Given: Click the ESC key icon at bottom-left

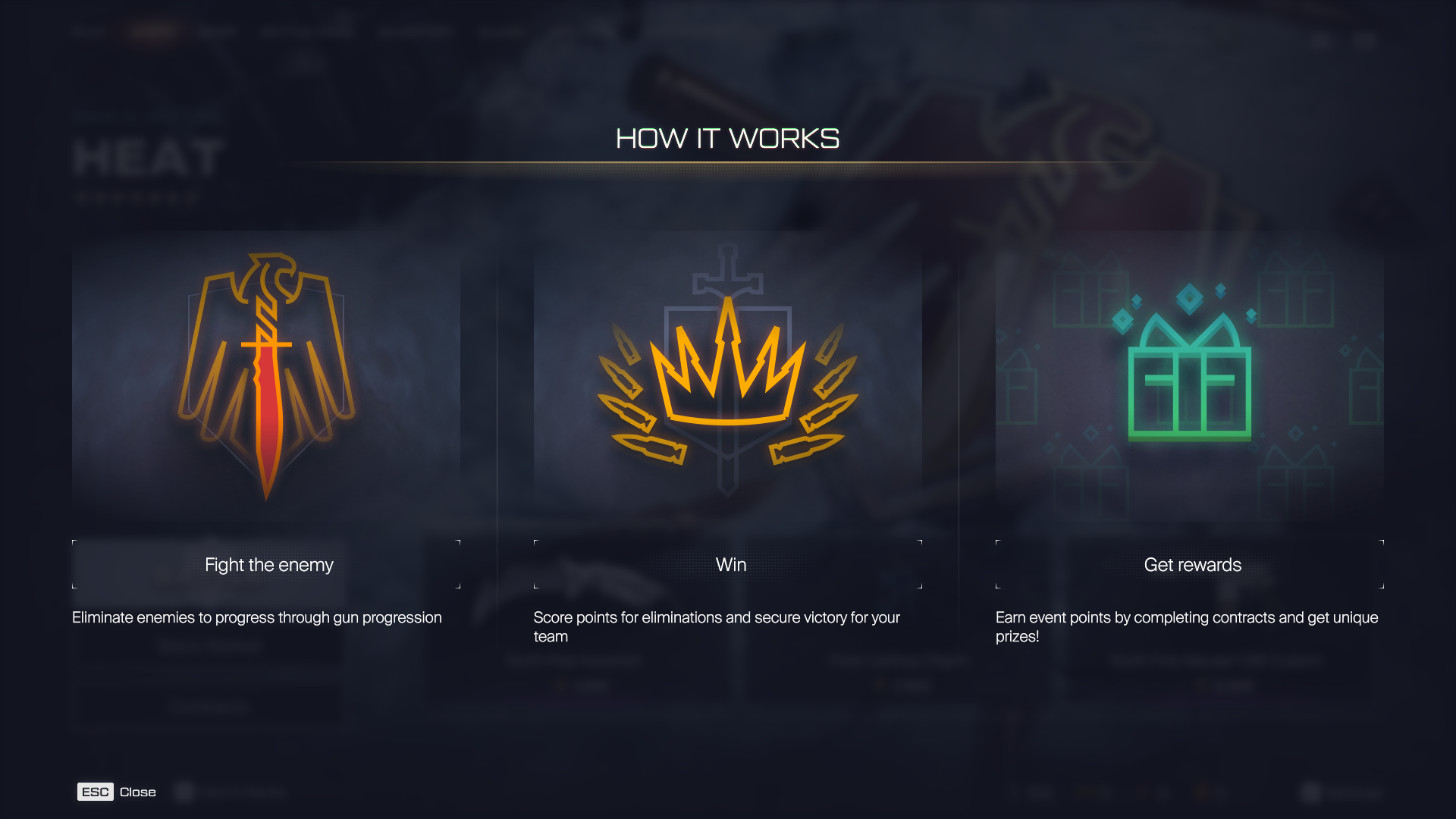Looking at the screenshot, I should [x=95, y=792].
